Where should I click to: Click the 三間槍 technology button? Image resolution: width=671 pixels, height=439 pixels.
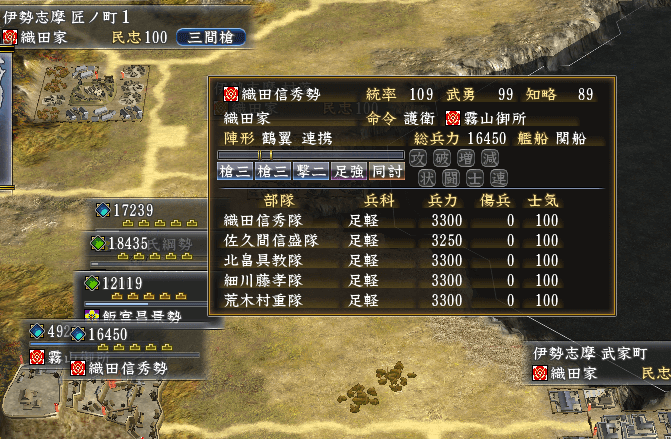(212, 37)
